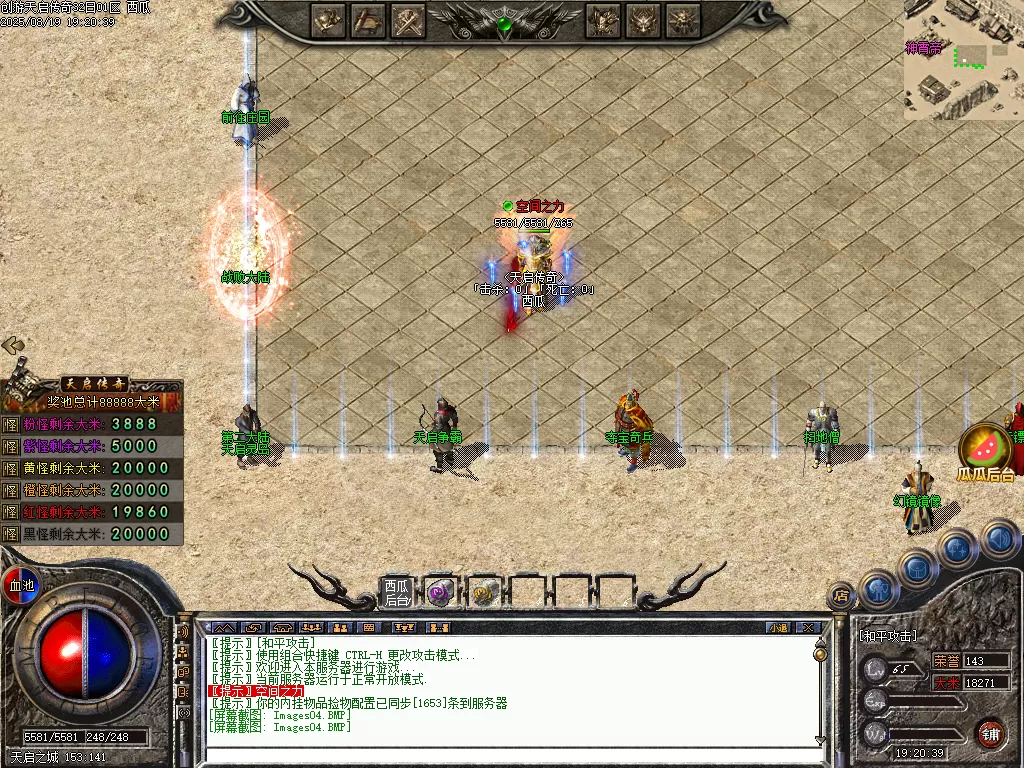Screen dimensions: 1024x768
Task: Open the 瓜瓜后台 watermelon panel
Action: tap(985, 452)
